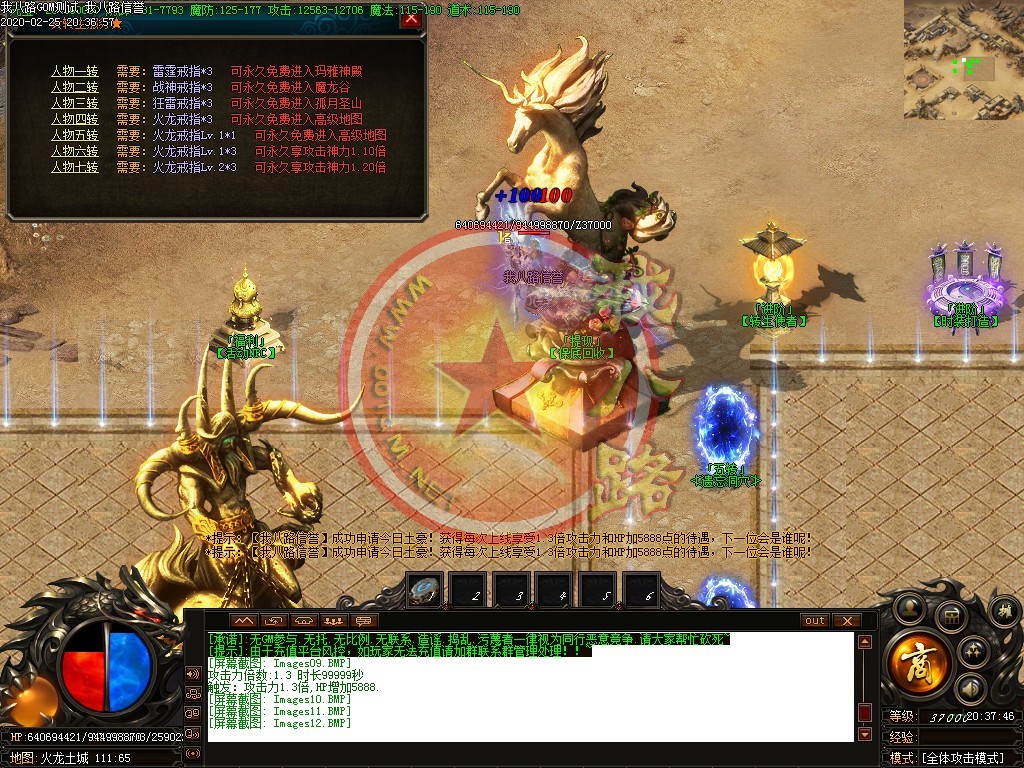The width and height of the screenshot is (1024, 768).
Task: Pick the 人物七转 rebirth link
Action: (x=75, y=167)
